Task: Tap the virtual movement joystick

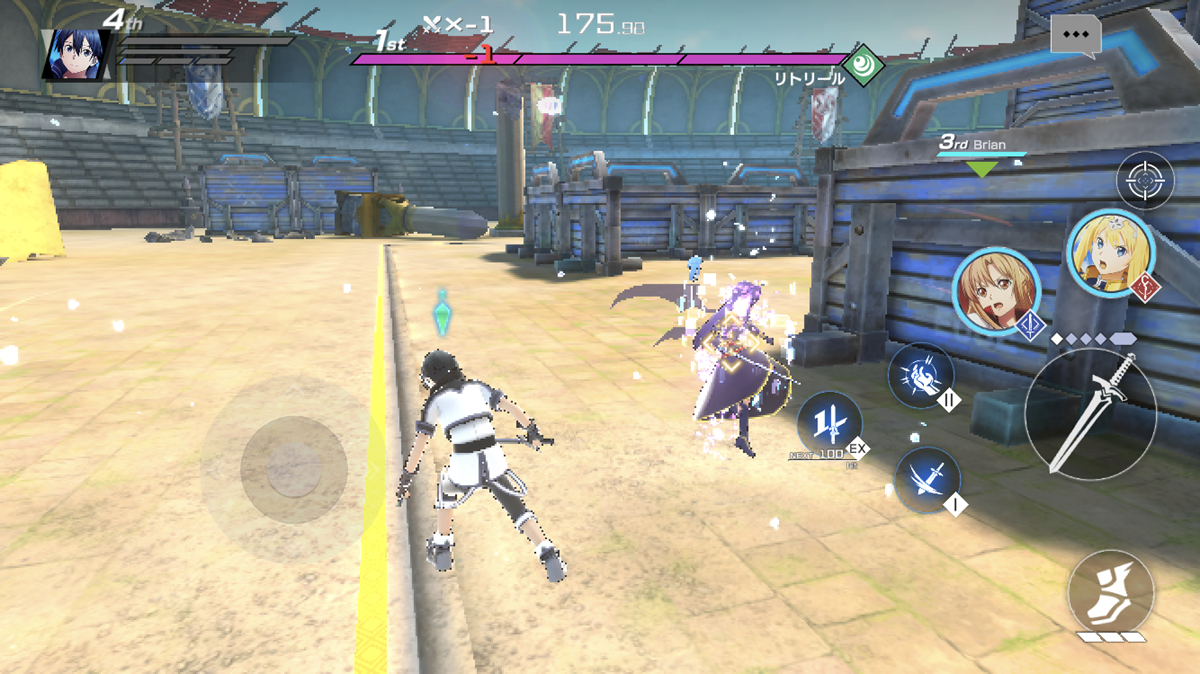Action: 294,469
